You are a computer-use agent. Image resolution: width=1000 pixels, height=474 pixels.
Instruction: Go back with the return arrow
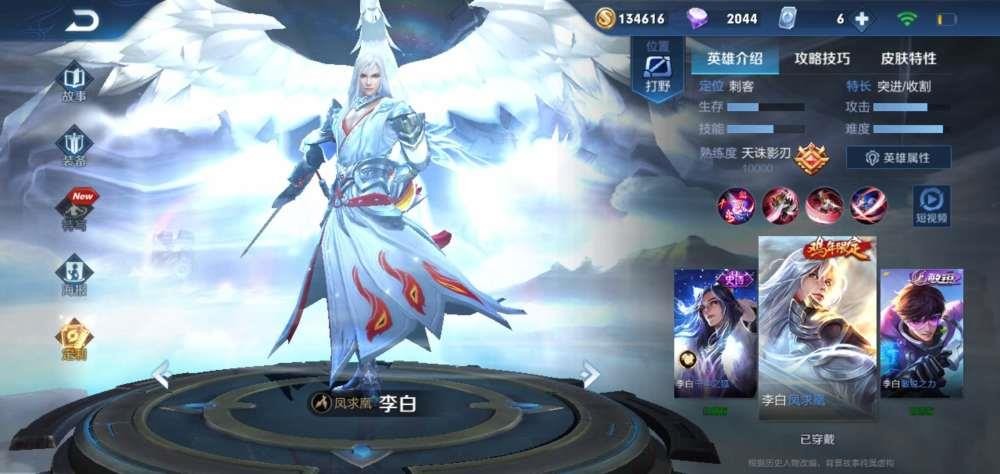82,21
